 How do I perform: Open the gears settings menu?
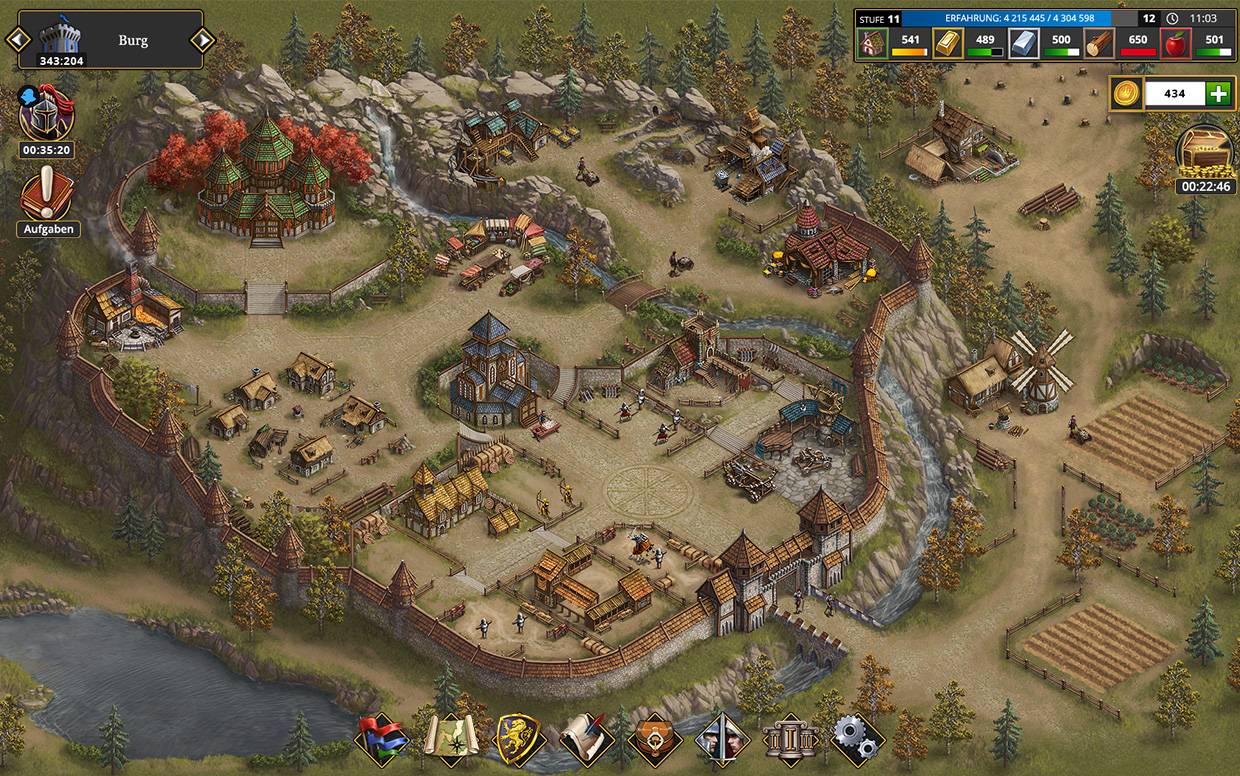pos(857,740)
